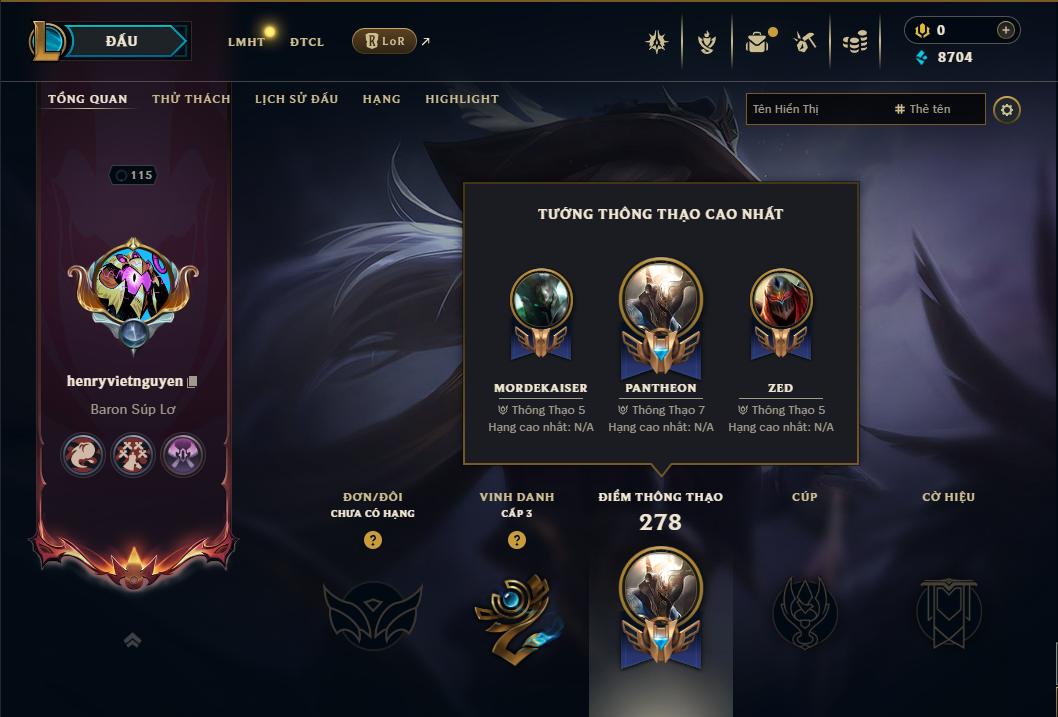The image size is (1058, 717).
Task: Open the ĐƠN/ĐÔI ranked emblem
Action: pyautogui.click(x=372, y=614)
